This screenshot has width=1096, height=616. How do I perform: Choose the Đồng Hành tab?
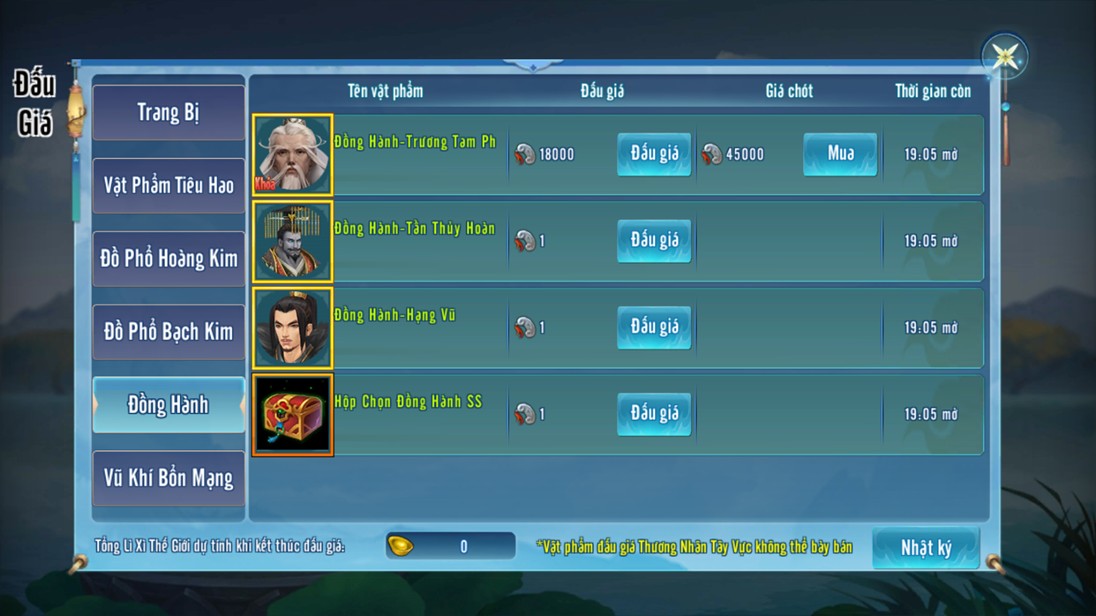pos(168,404)
